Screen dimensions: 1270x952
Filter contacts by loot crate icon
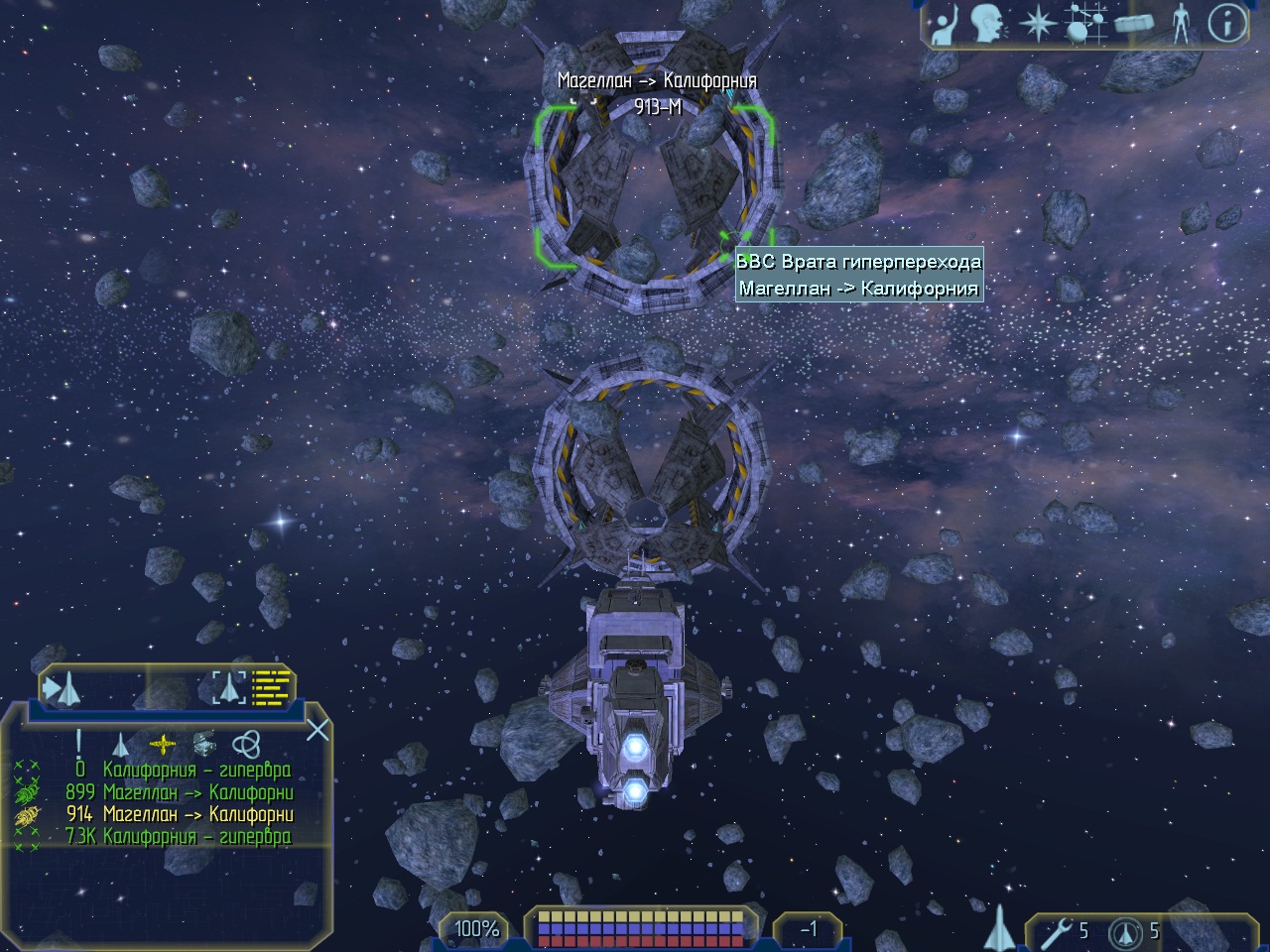pos(203,744)
